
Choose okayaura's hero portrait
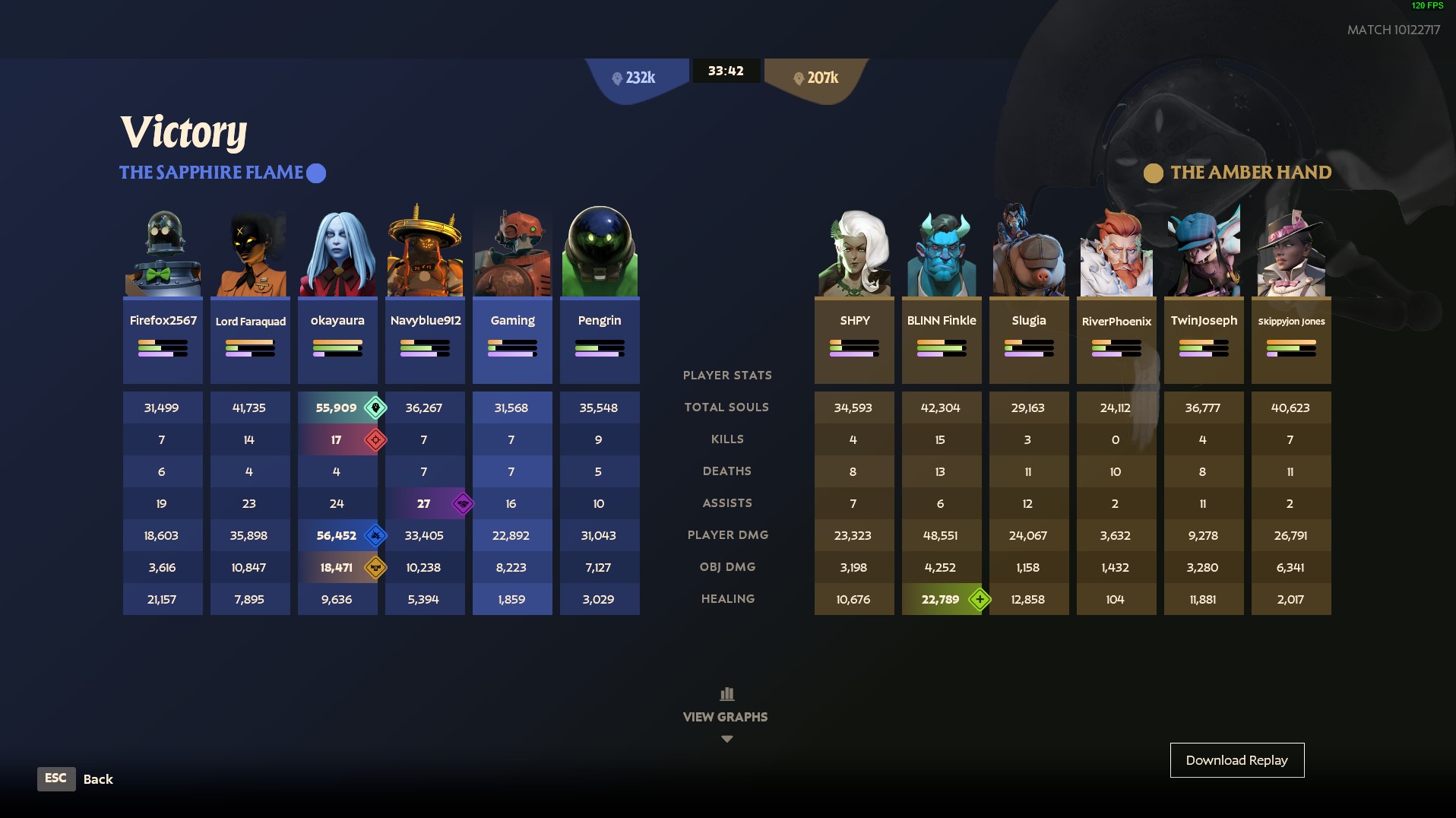337,254
